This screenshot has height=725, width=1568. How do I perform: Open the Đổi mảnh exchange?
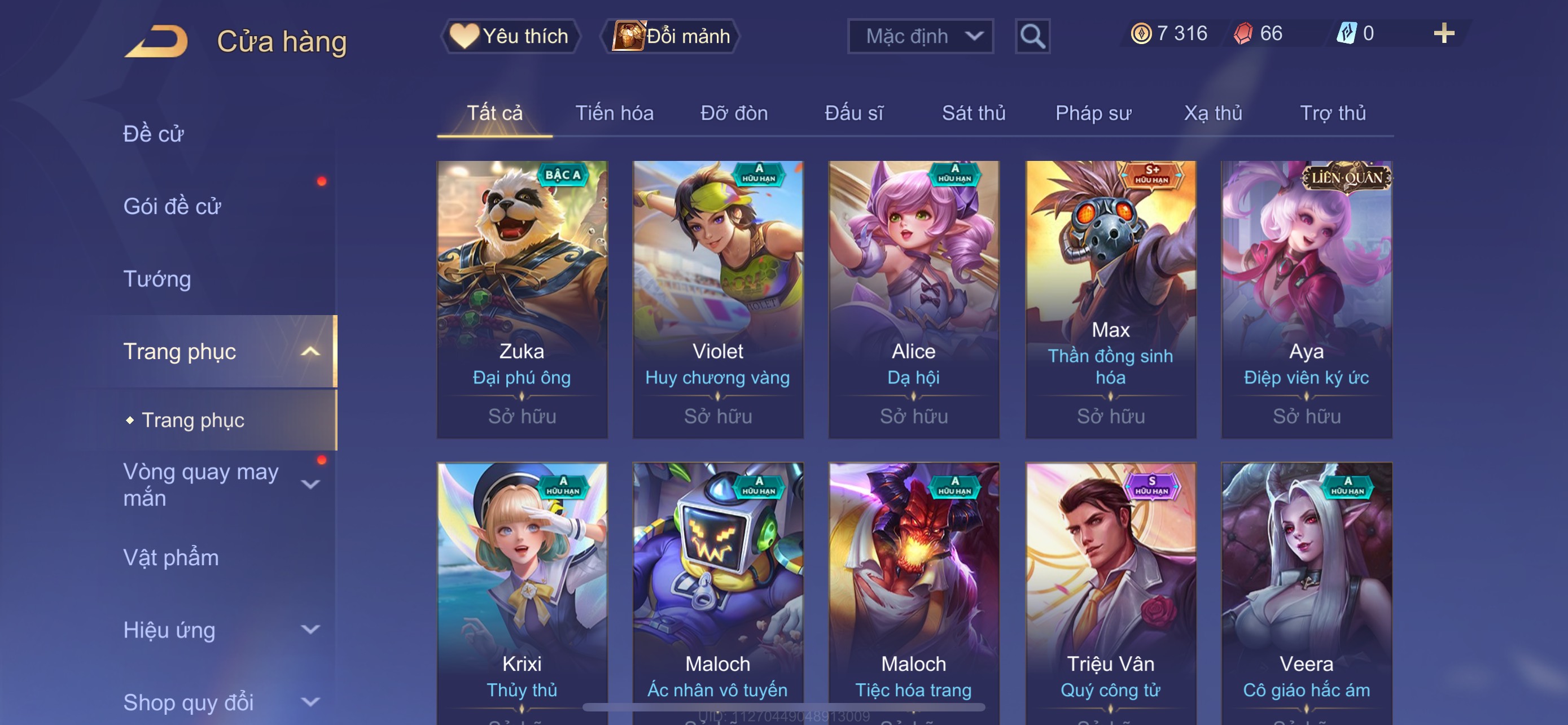tap(670, 37)
